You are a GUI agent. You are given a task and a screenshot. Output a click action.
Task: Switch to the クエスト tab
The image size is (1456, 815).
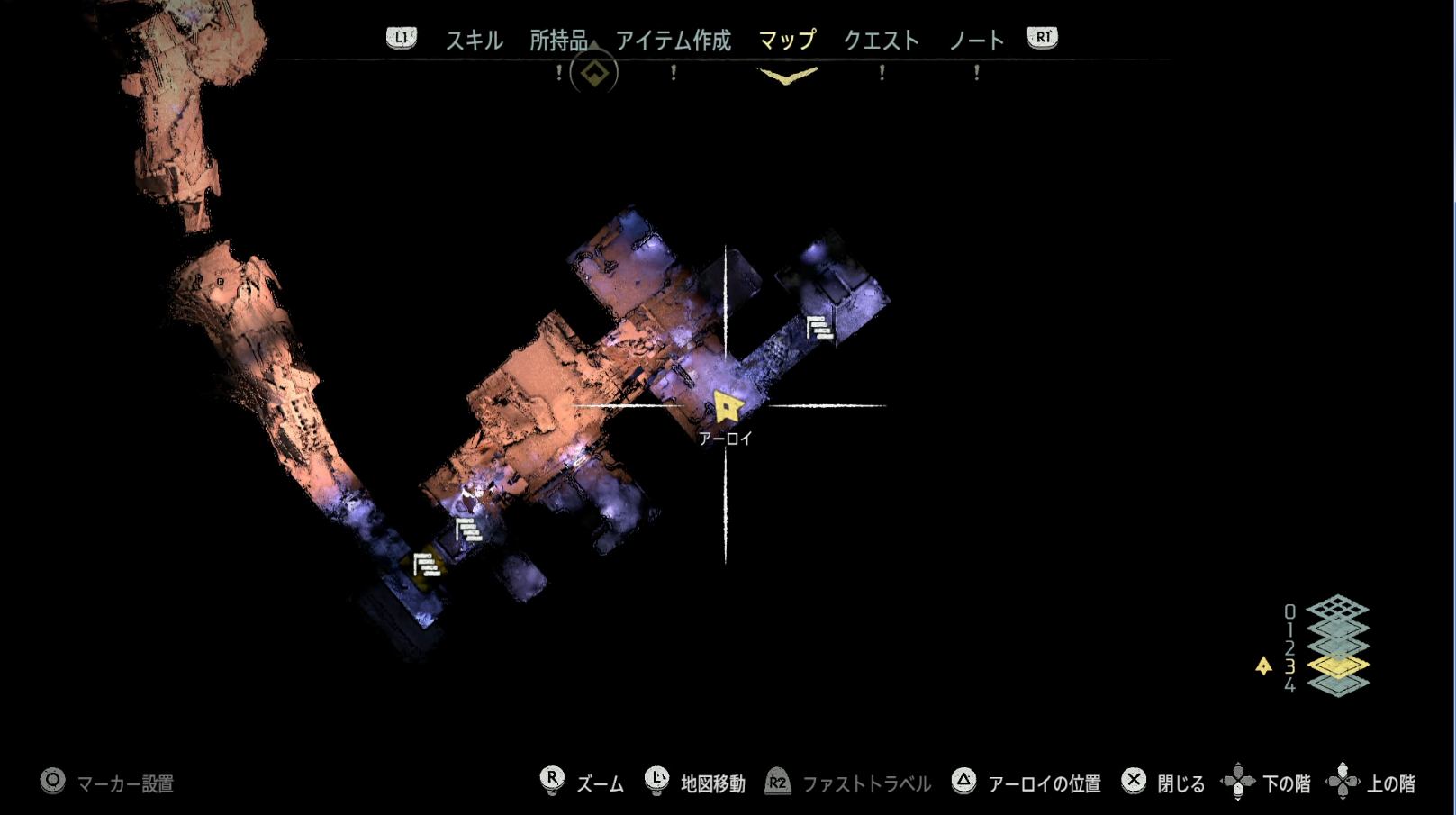881,40
